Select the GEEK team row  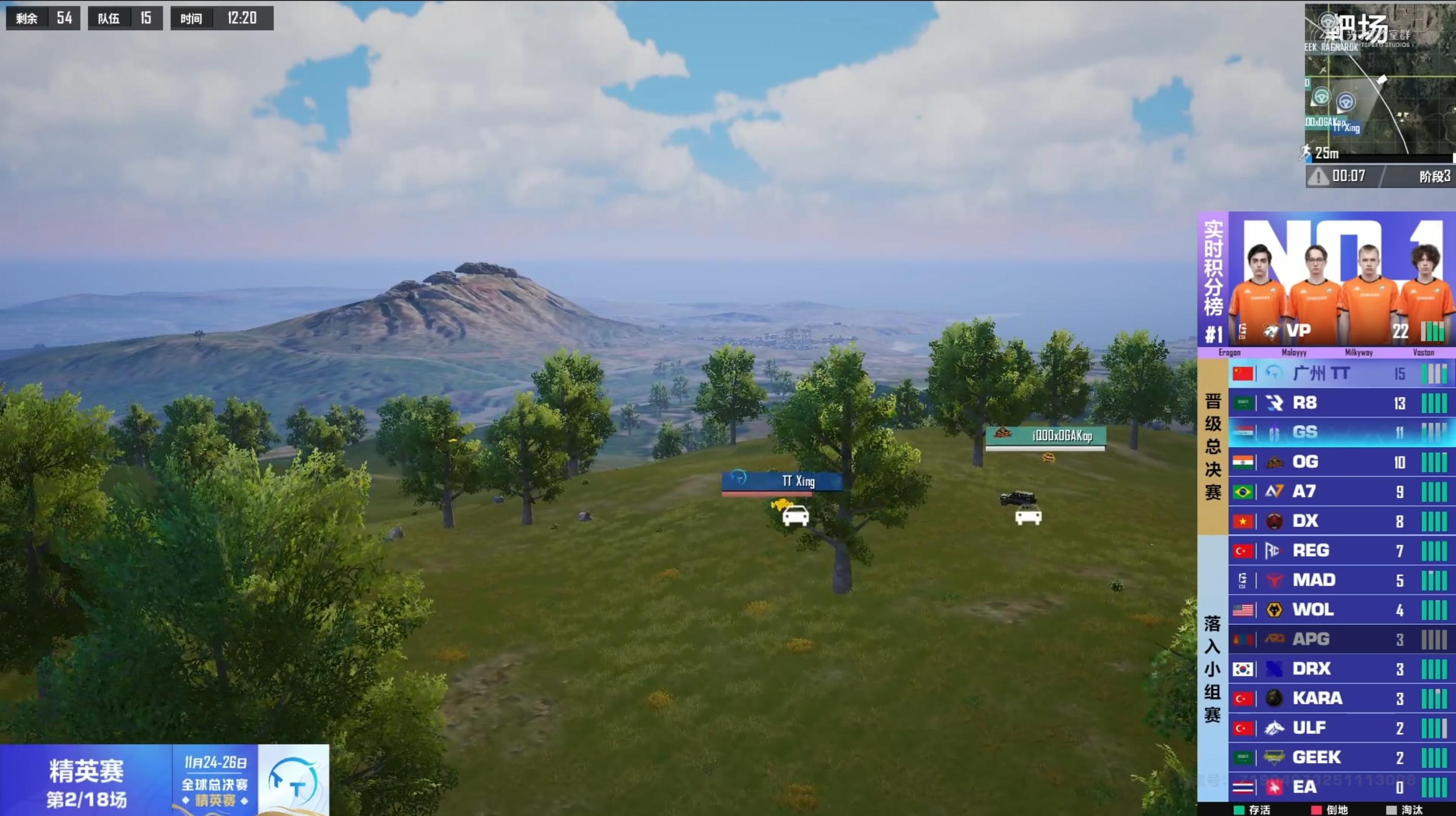pos(1340,757)
